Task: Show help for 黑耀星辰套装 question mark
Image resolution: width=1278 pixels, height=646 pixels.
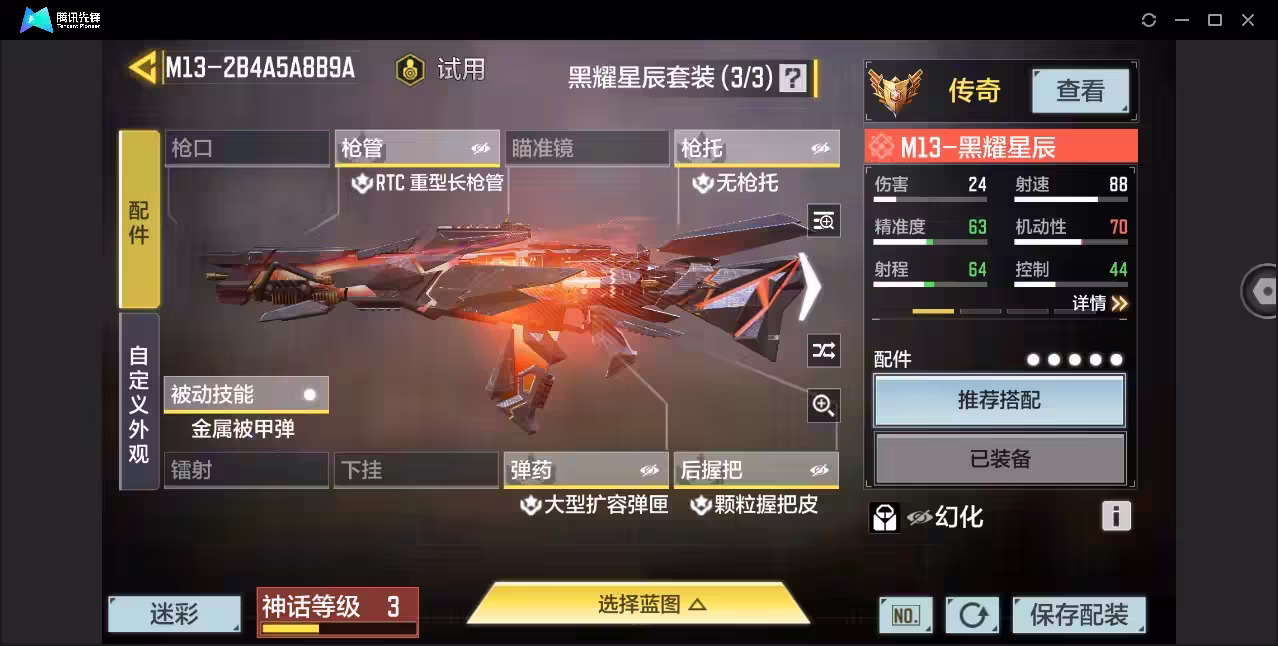Action: point(793,78)
